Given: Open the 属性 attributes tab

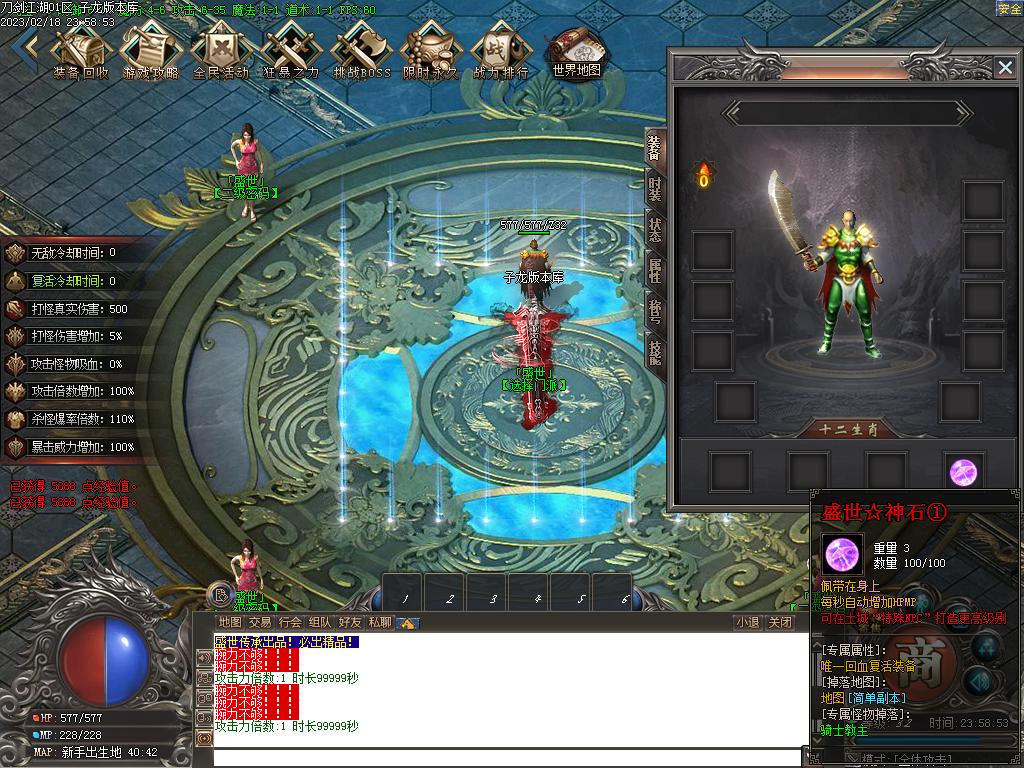Looking at the screenshot, I should [x=655, y=271].
